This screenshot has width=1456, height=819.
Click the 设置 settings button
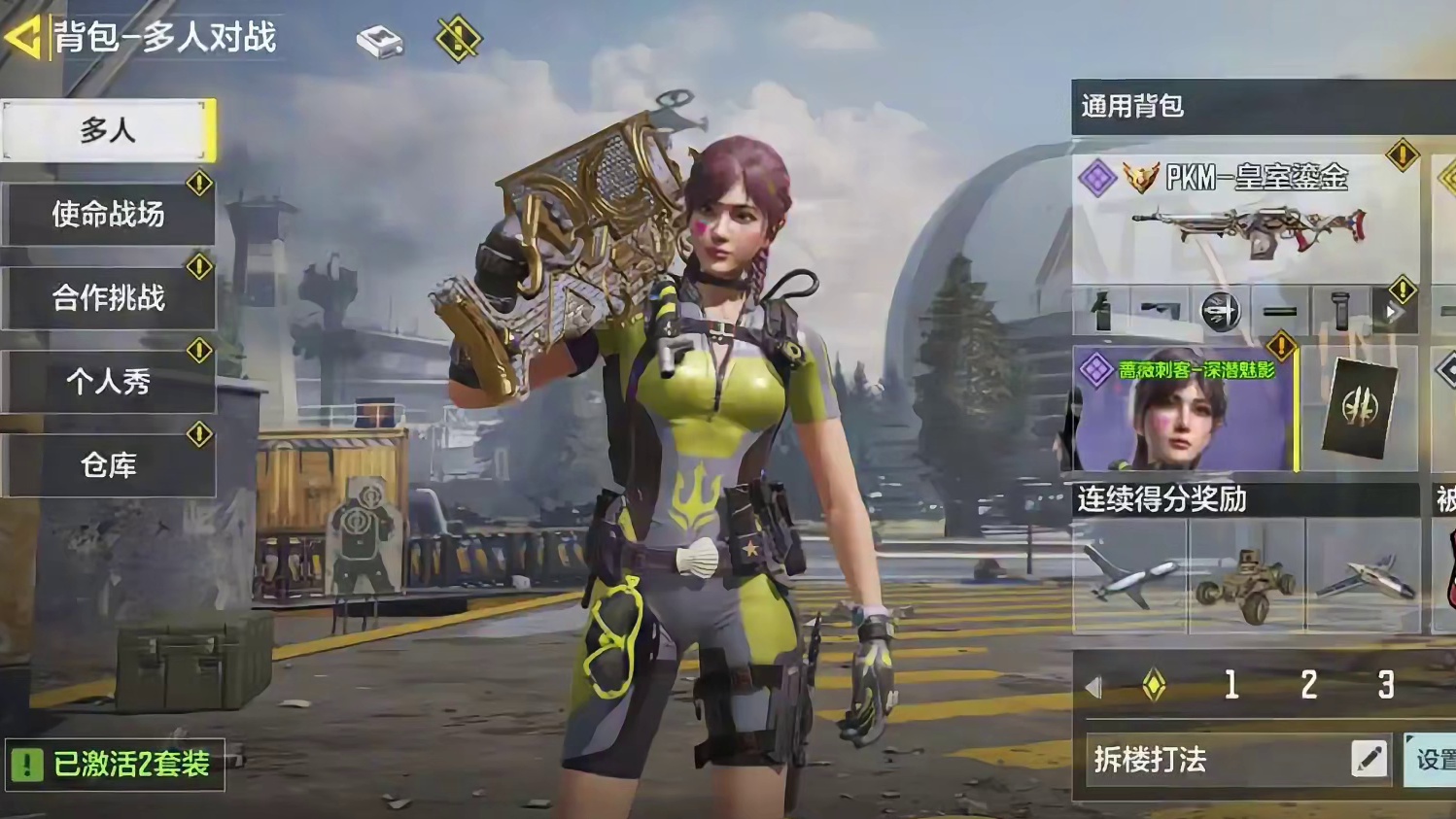(x=1433, y=759)
